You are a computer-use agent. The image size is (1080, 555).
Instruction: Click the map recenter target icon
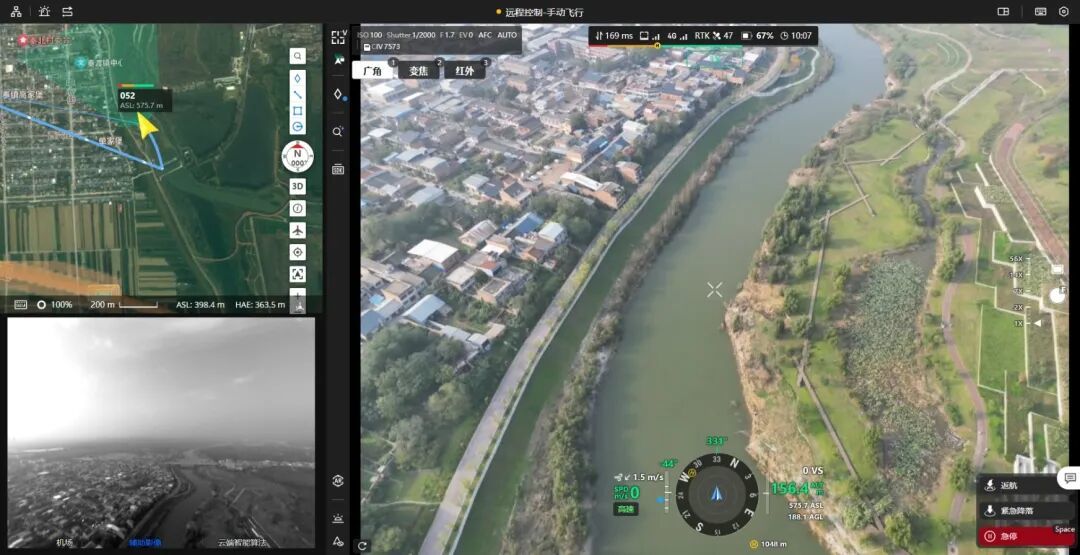[298, 252]
